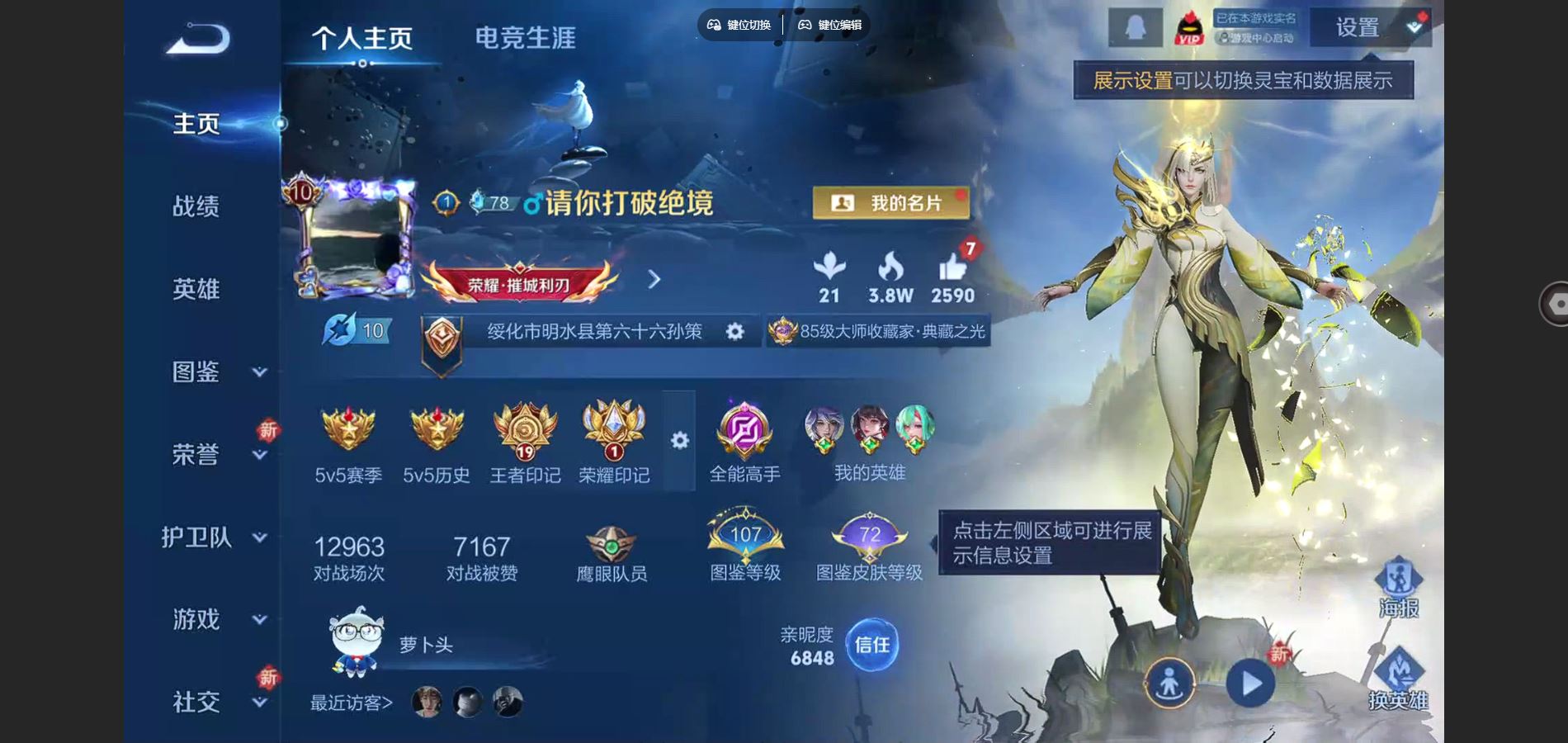Expand the 社交 sidebar section
This screenshot has height=743, width=1568.
point(196,703)
